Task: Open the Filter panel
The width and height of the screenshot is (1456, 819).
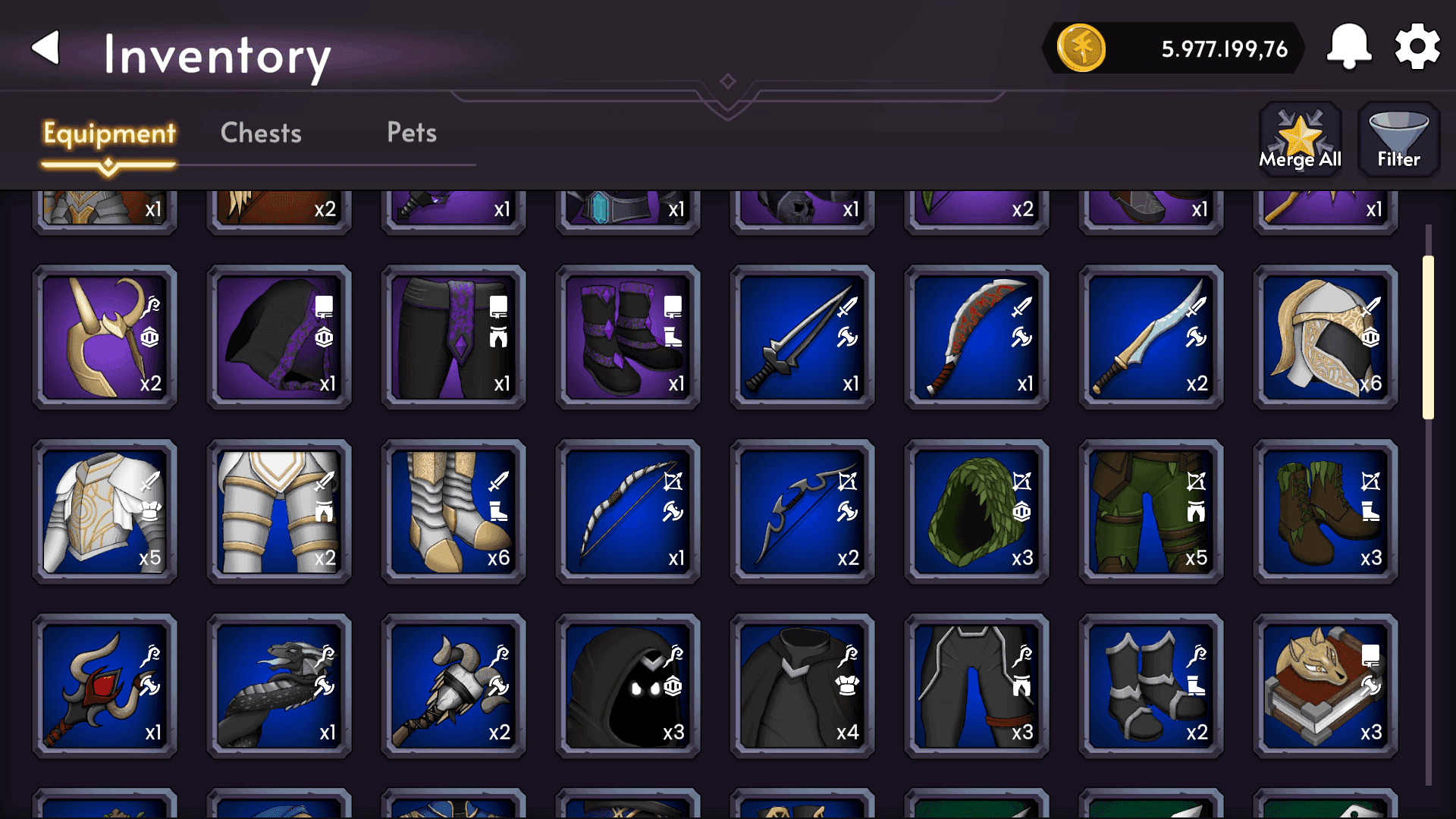Action: 1398,140
